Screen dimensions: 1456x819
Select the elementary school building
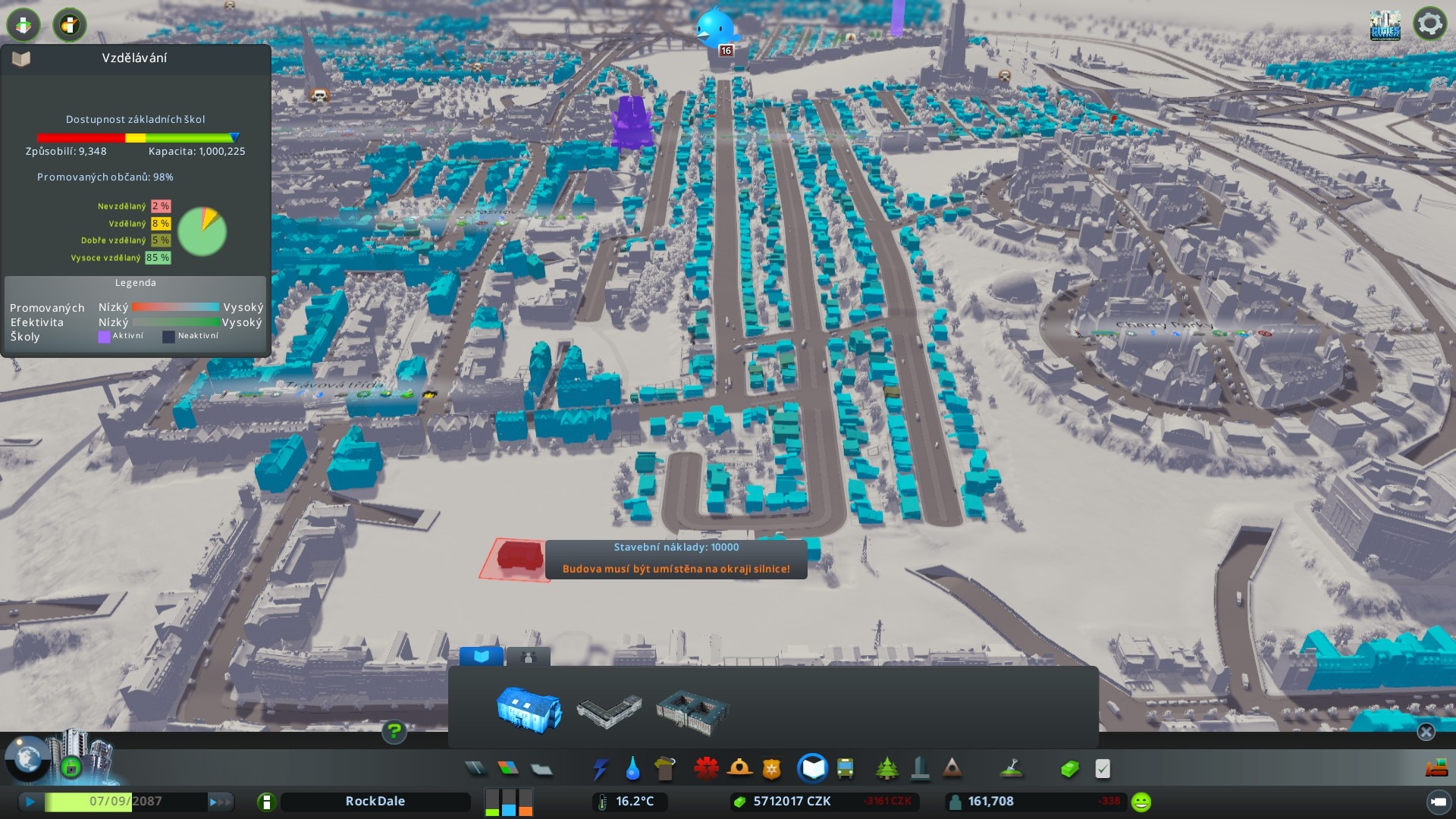(x=529, y=710)
